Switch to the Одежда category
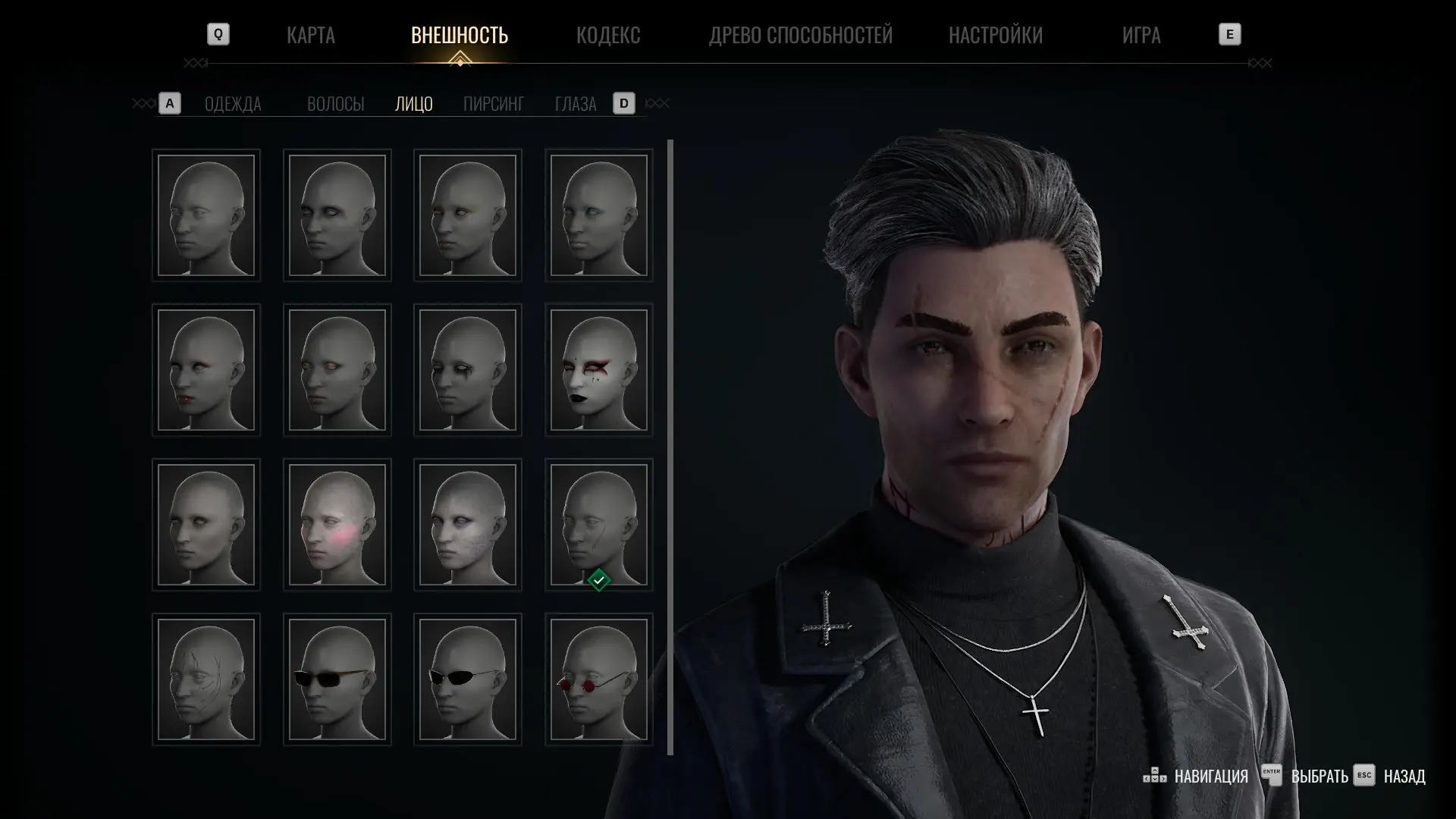The image size is (1456, 819). [x=233, y=104]
